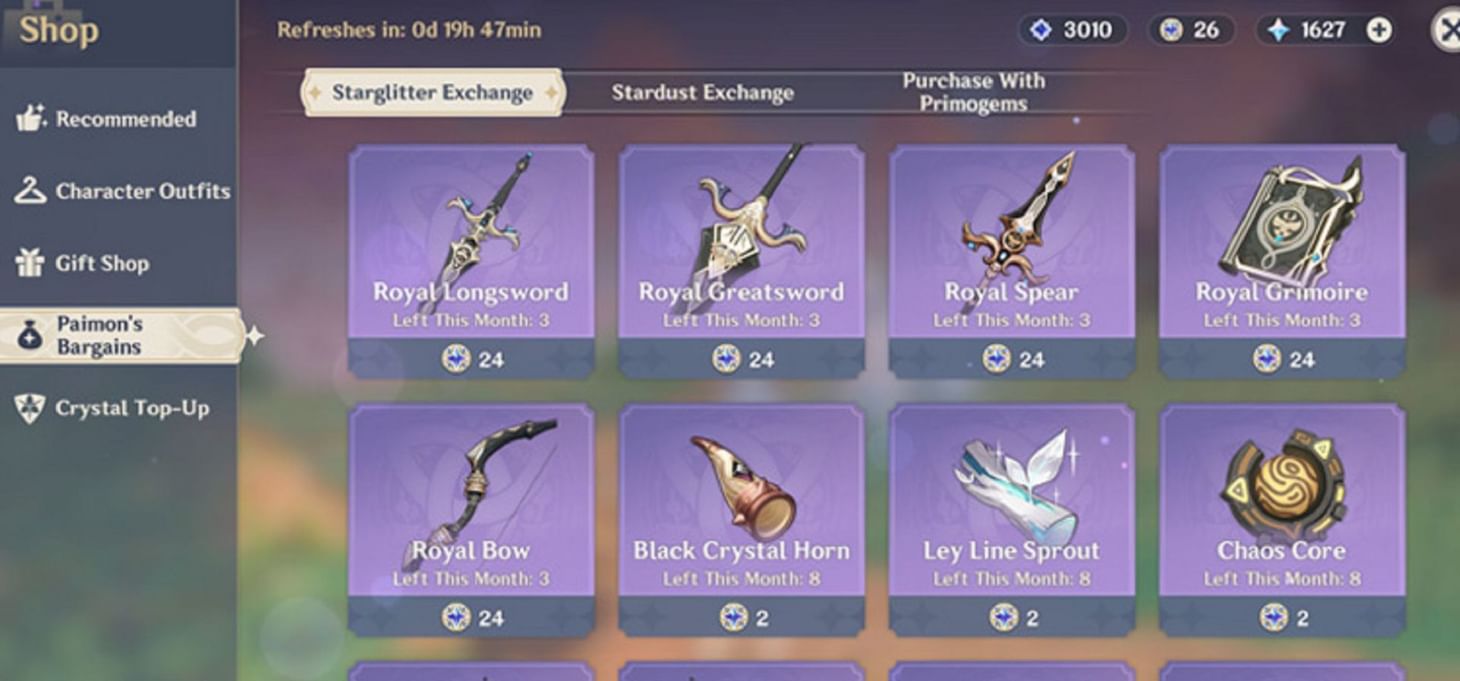
Task: Open the Purchase With Primogems tab
Action: (x=973, y=92)
